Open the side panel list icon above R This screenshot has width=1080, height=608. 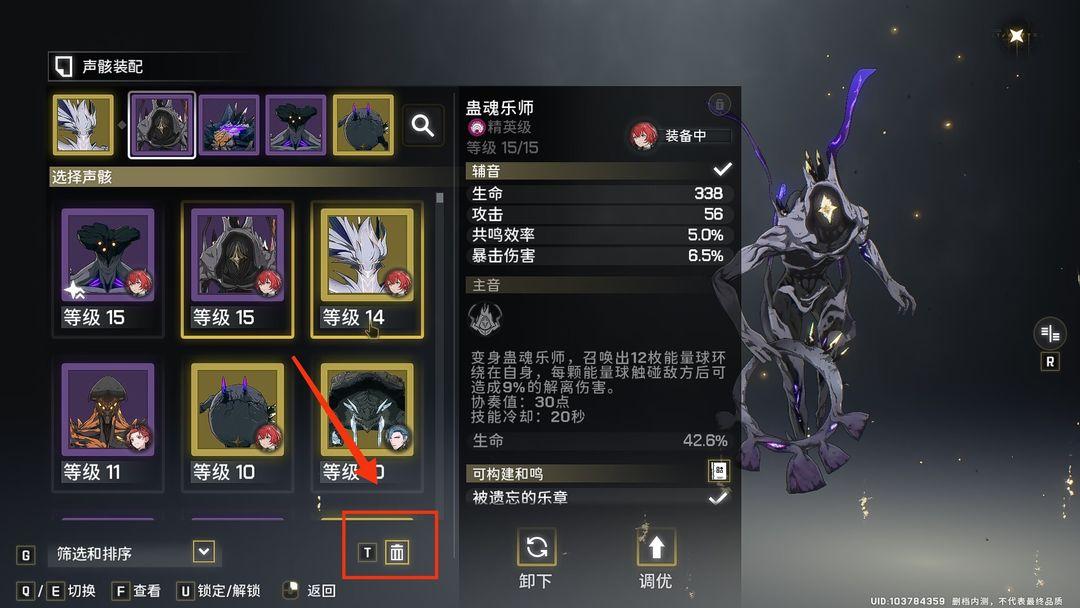coord(1050,333)
